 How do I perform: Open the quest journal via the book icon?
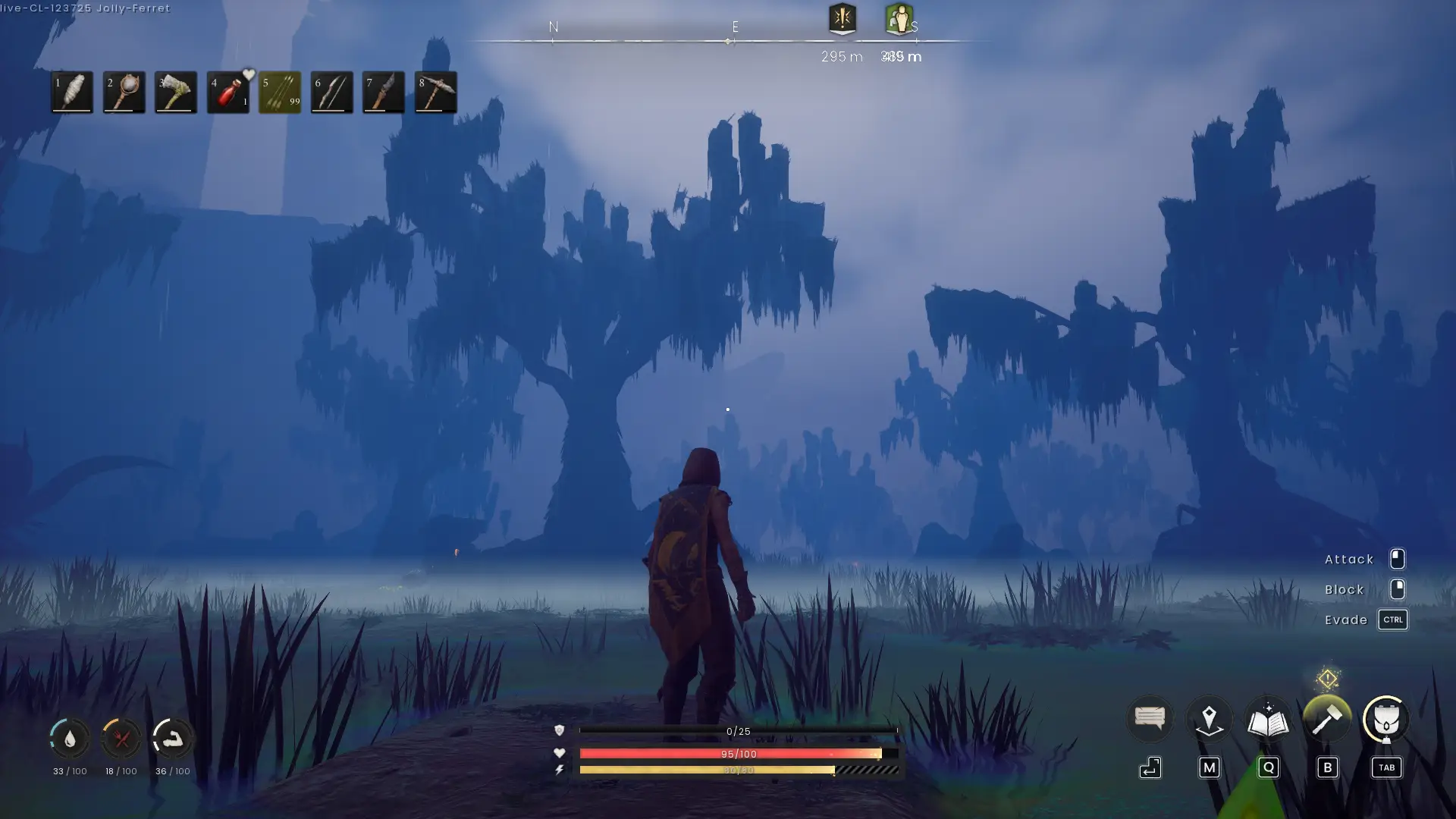(1267, 719)
